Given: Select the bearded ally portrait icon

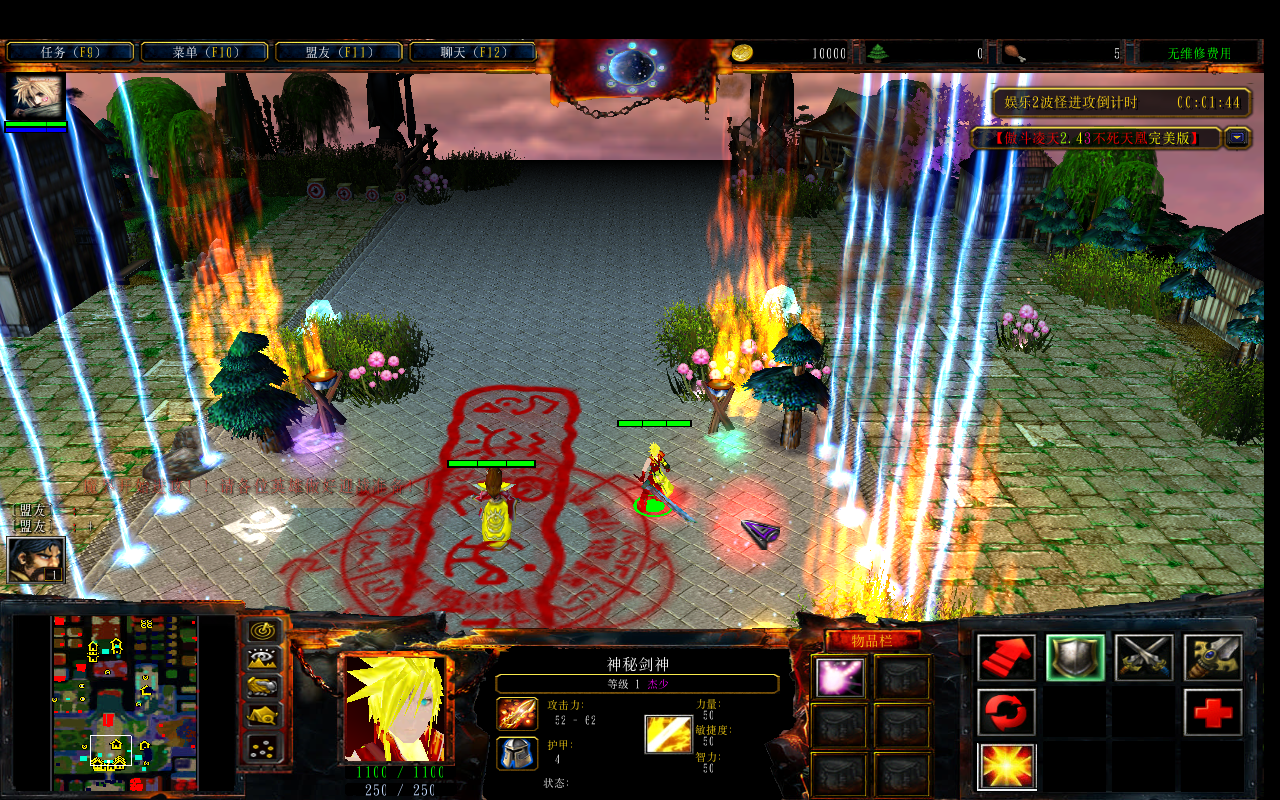Looking at the screenshot, I should click(x=36, y=559).
